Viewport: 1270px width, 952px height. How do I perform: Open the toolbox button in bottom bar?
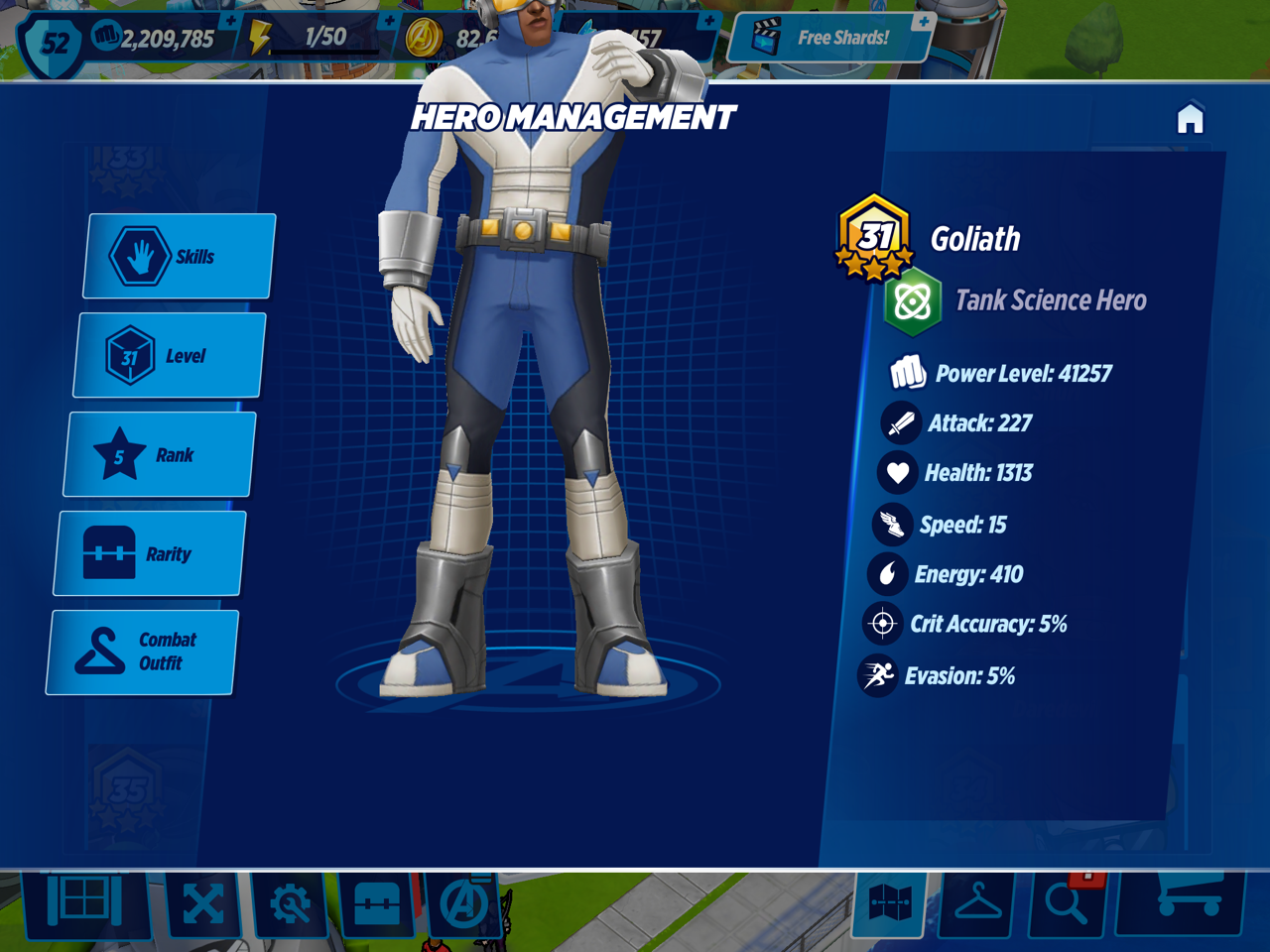[377, 903]
